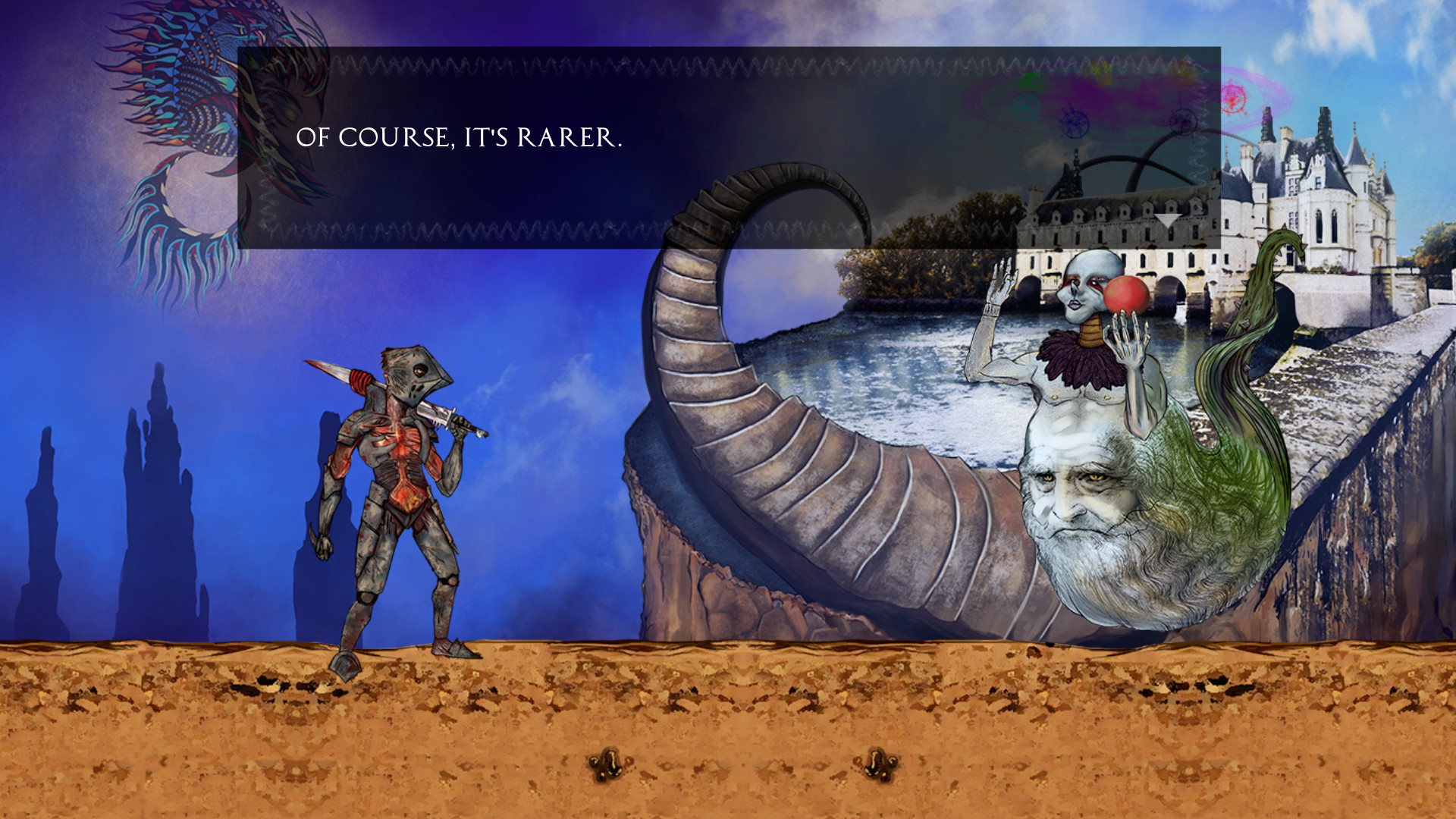Select the cyan rune sigil icon
1456x819 pixels.
point(1026,107)
